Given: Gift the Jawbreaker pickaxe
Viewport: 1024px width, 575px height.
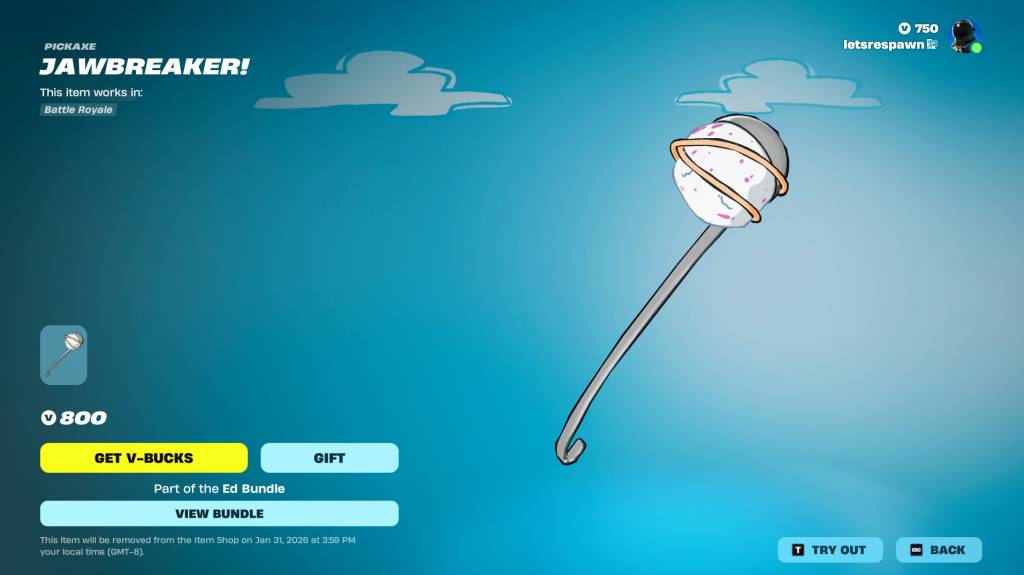Looking at the screenshot, I should tap(329, 458).
